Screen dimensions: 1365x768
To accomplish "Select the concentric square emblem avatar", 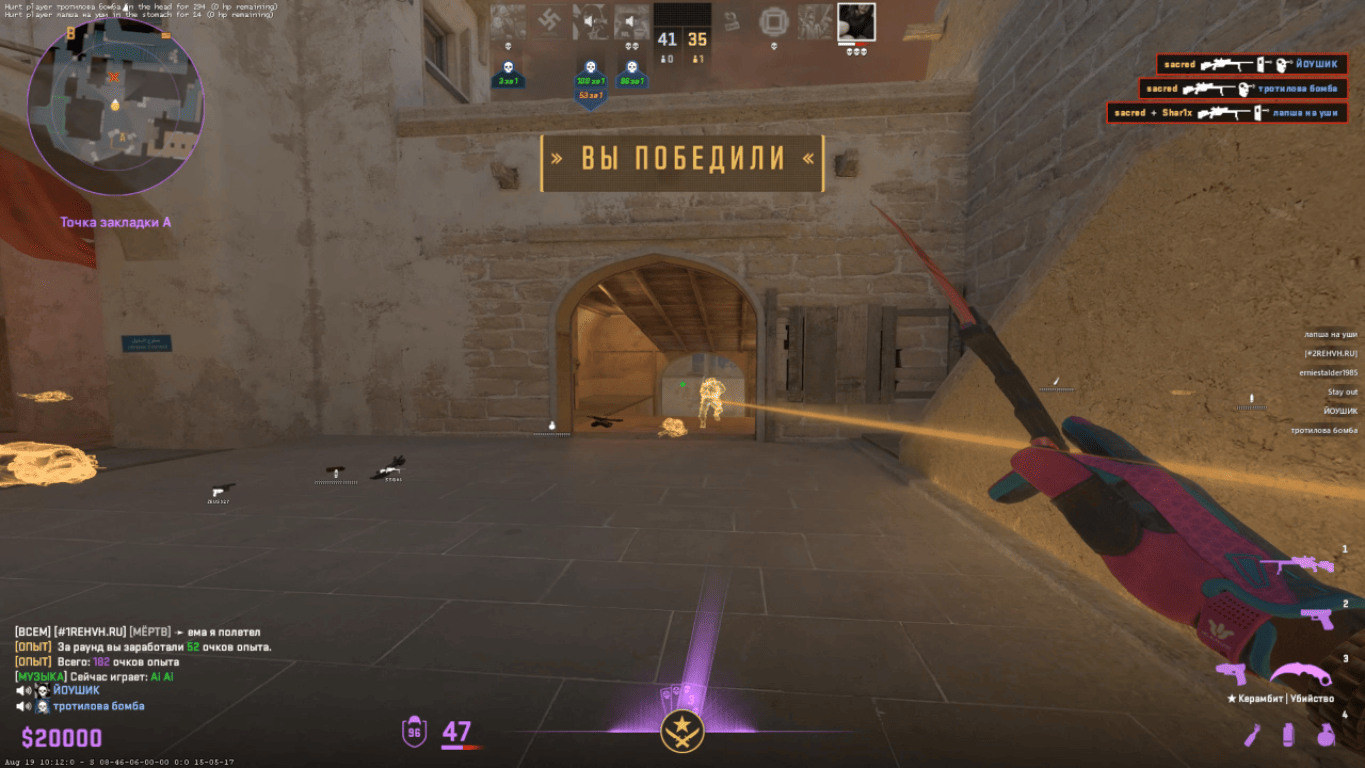I will [773, 22].
